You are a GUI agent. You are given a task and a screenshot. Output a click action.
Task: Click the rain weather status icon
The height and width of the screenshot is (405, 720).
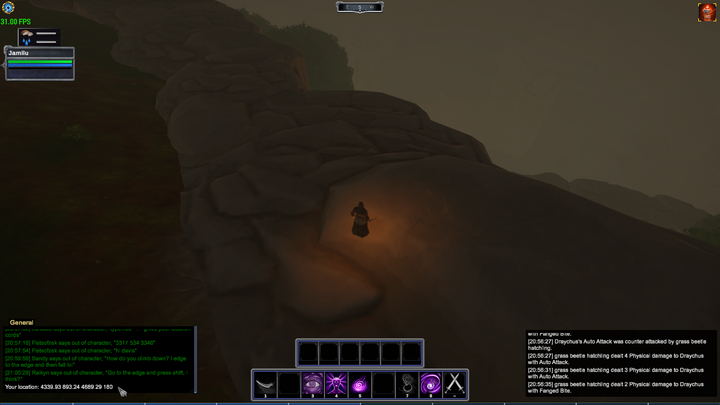click(27, 38)
